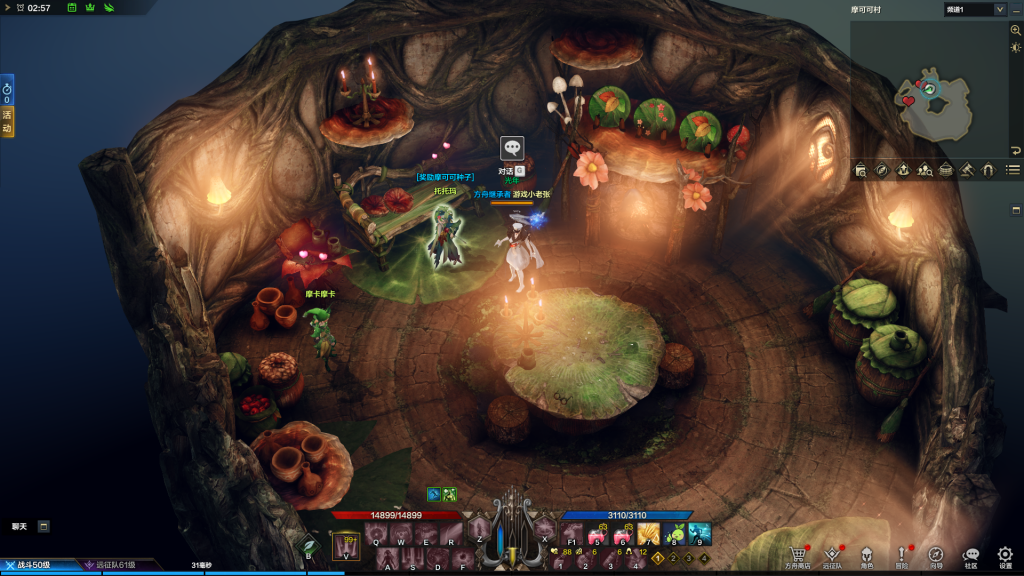The height and width of the screenshot is (576, 1024).
Task: Open the 方舟商店 shop cart icon
Action: click(x=797, y=554)
